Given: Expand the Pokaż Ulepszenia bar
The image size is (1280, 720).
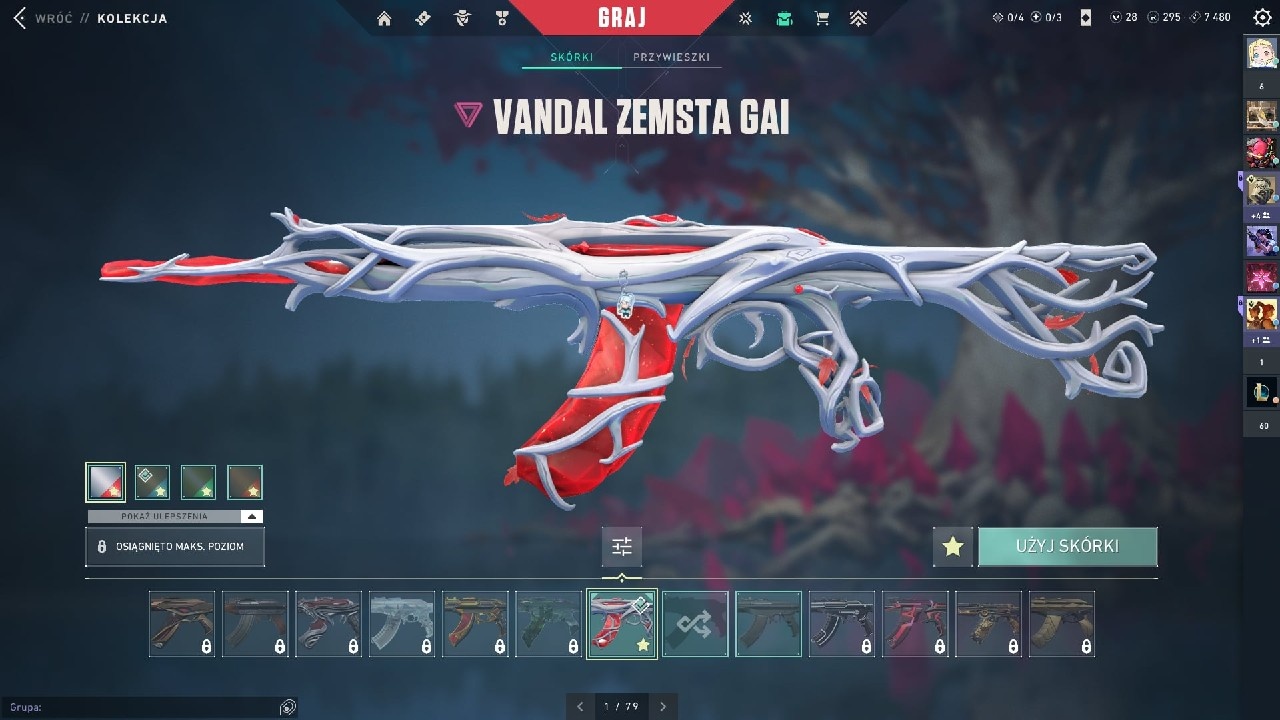Looking at the screenshot, I should pos(175,516).
